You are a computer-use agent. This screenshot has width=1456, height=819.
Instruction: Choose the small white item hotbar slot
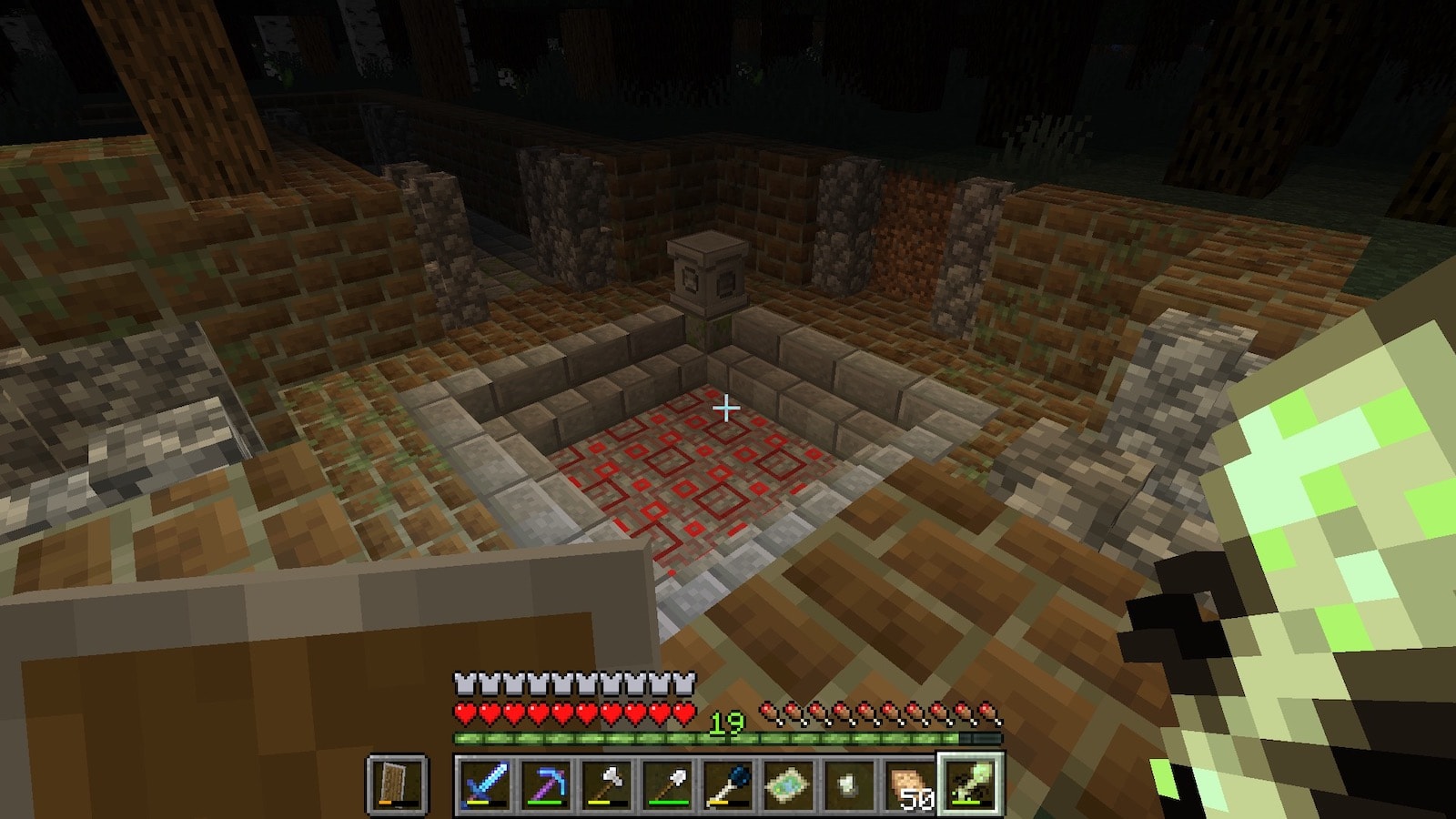coord(849,784)
